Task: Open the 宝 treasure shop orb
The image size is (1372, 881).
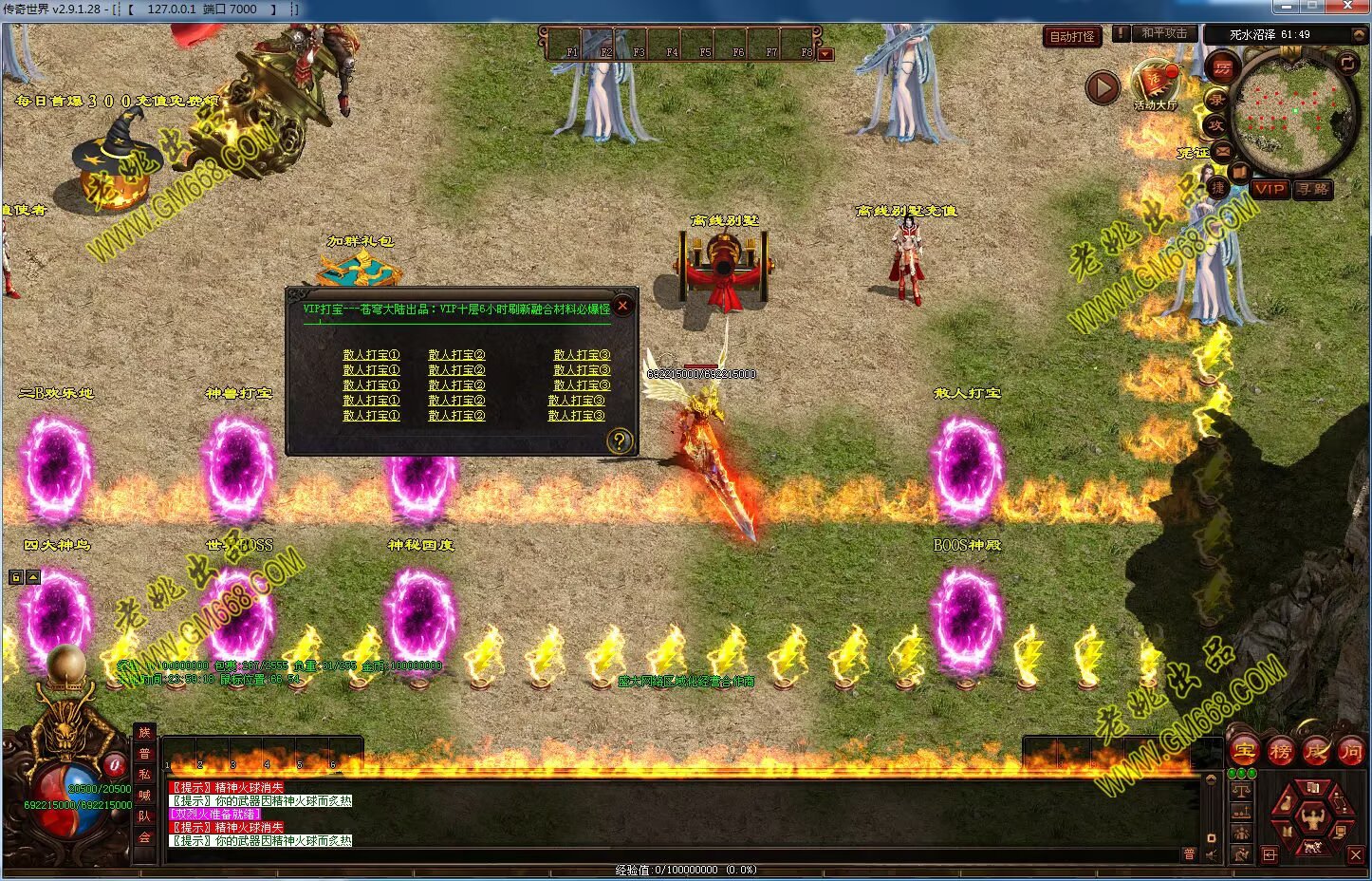Action: click(x=1243, y=751)
